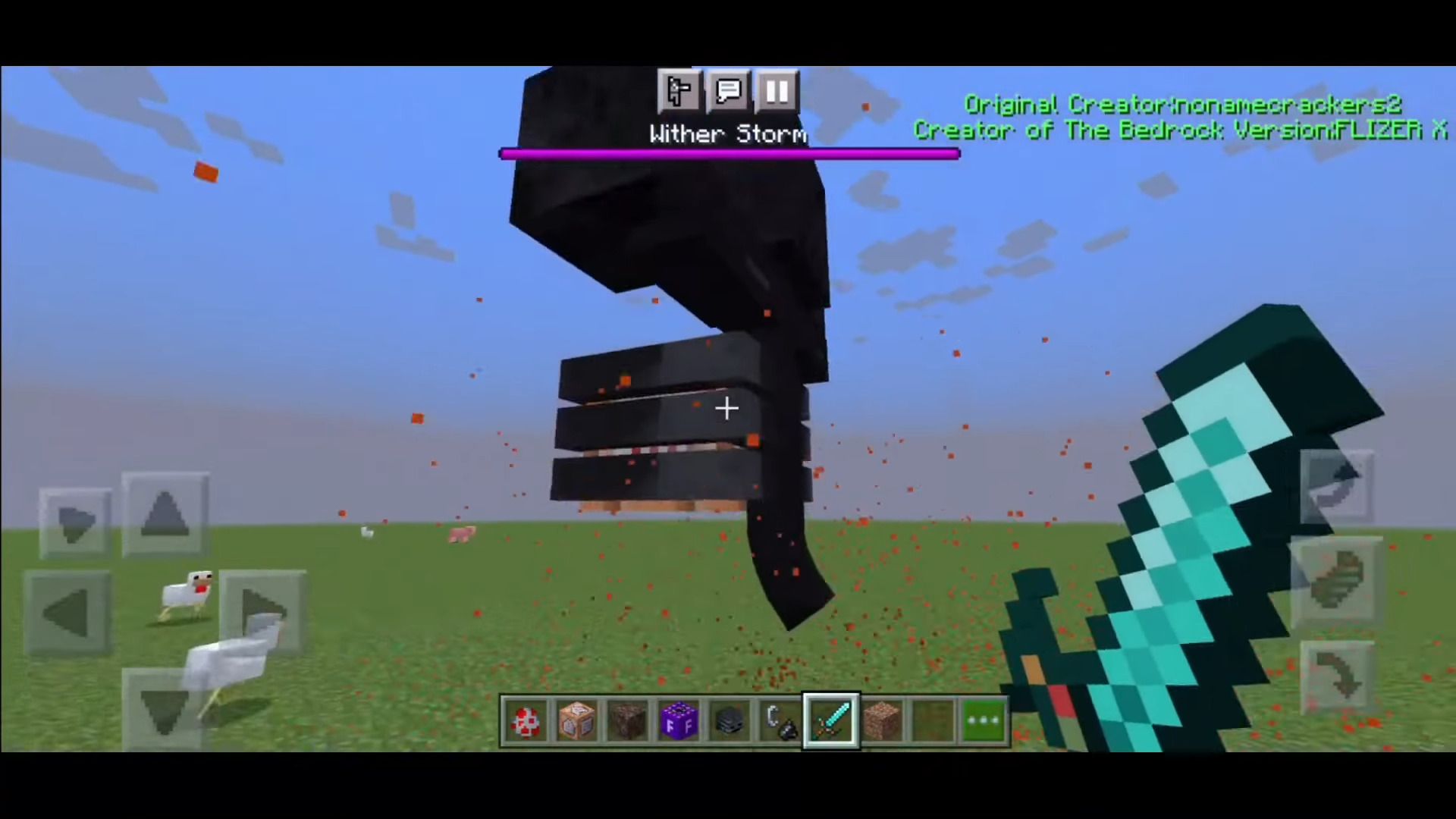
Task: Keep the diamond sword slot selected
Action: point(831,719)
